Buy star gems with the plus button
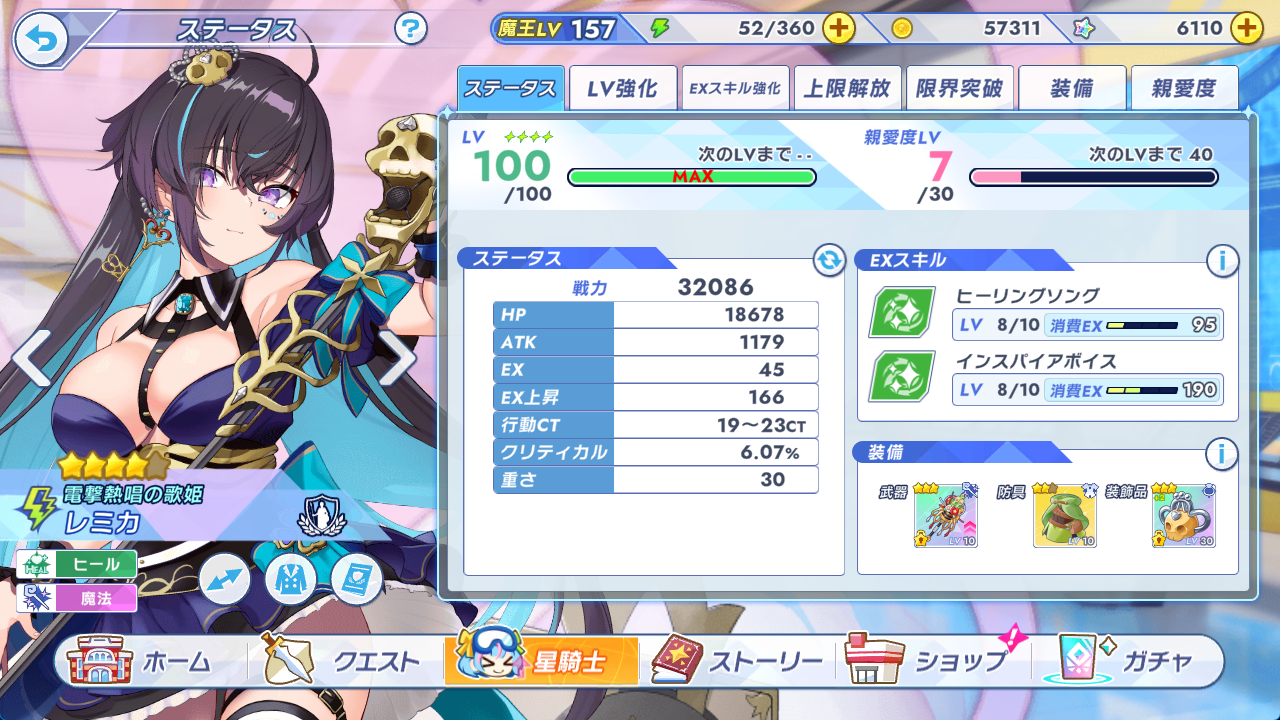This screenshot has width=1280, height=720. click(1246, 29)
